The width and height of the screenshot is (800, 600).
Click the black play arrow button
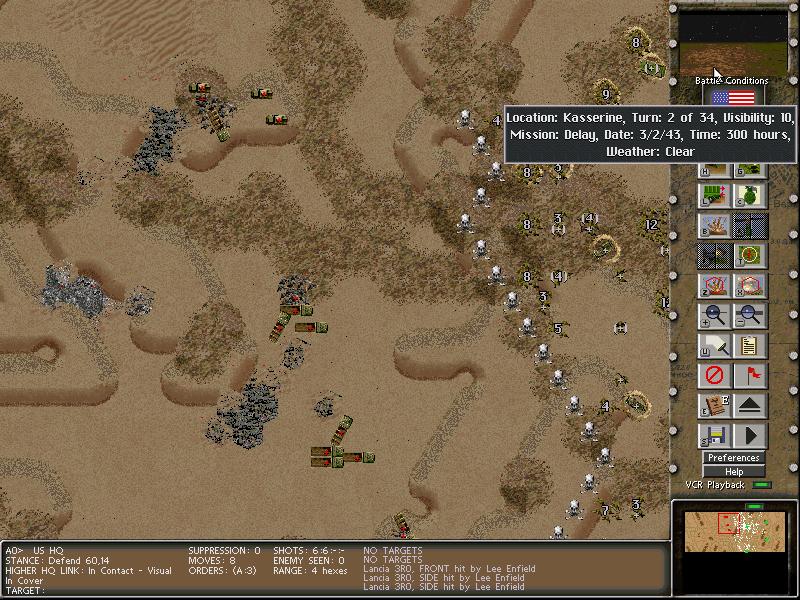click(750, 436)
